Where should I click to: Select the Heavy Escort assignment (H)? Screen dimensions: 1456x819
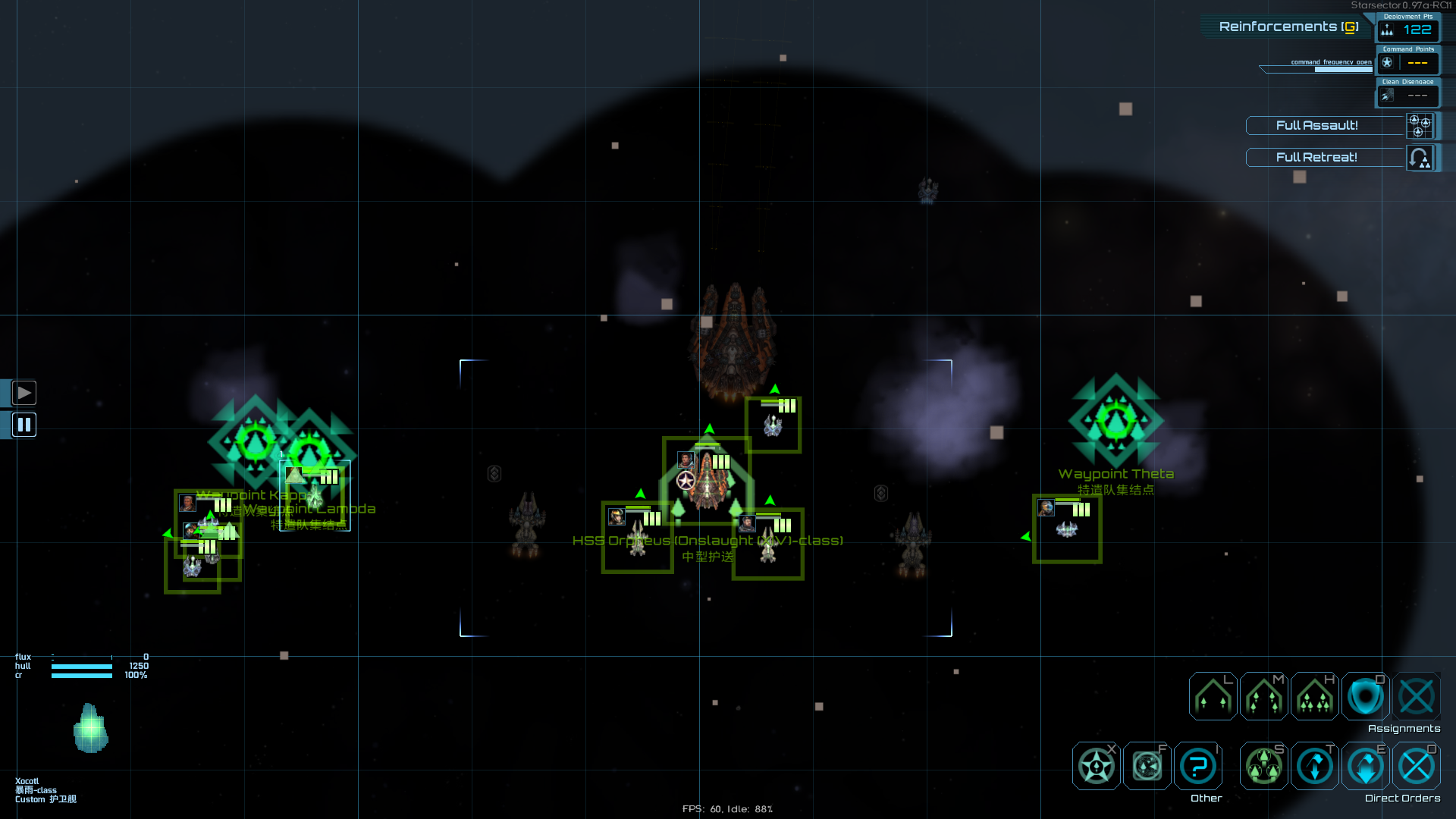pos(1316,696)
